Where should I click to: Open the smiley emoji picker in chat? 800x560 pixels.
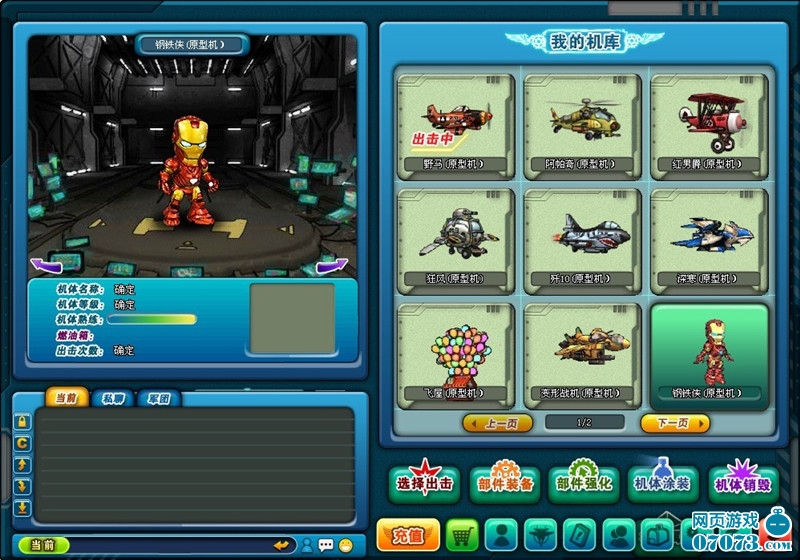click(x=346, y=545)
